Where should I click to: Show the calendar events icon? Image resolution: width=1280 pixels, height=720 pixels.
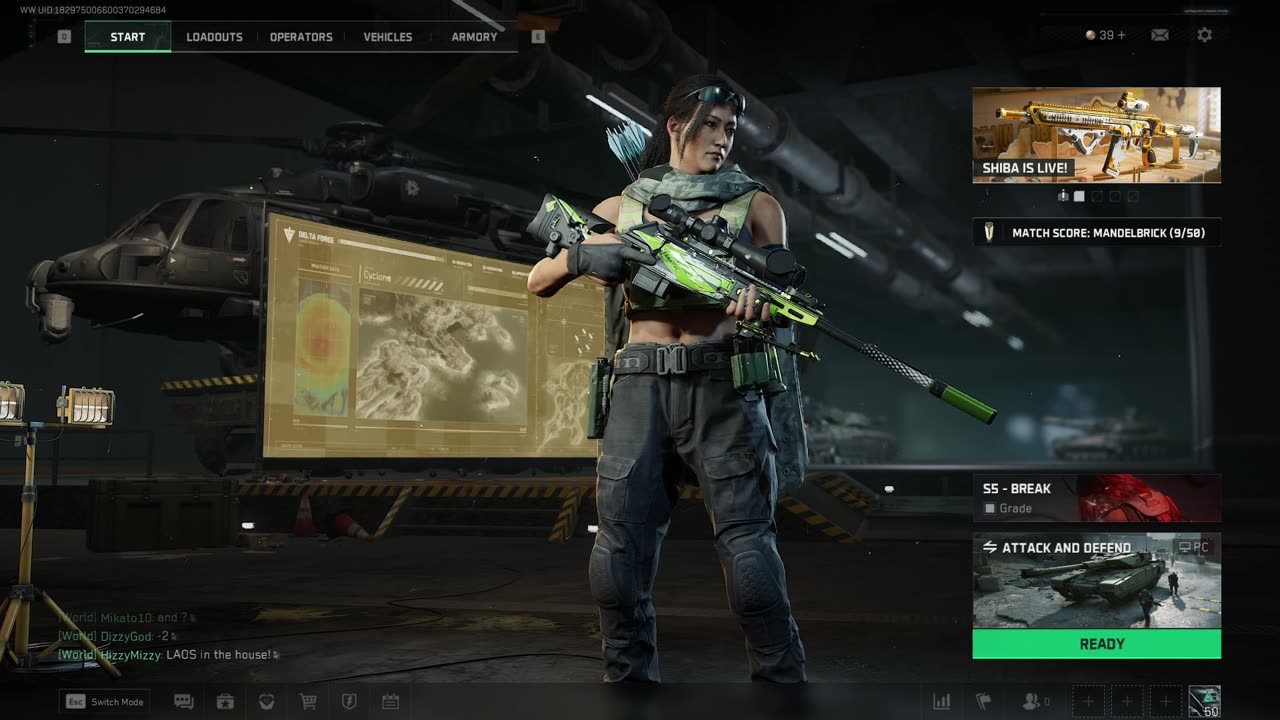[x=390, y=702]
